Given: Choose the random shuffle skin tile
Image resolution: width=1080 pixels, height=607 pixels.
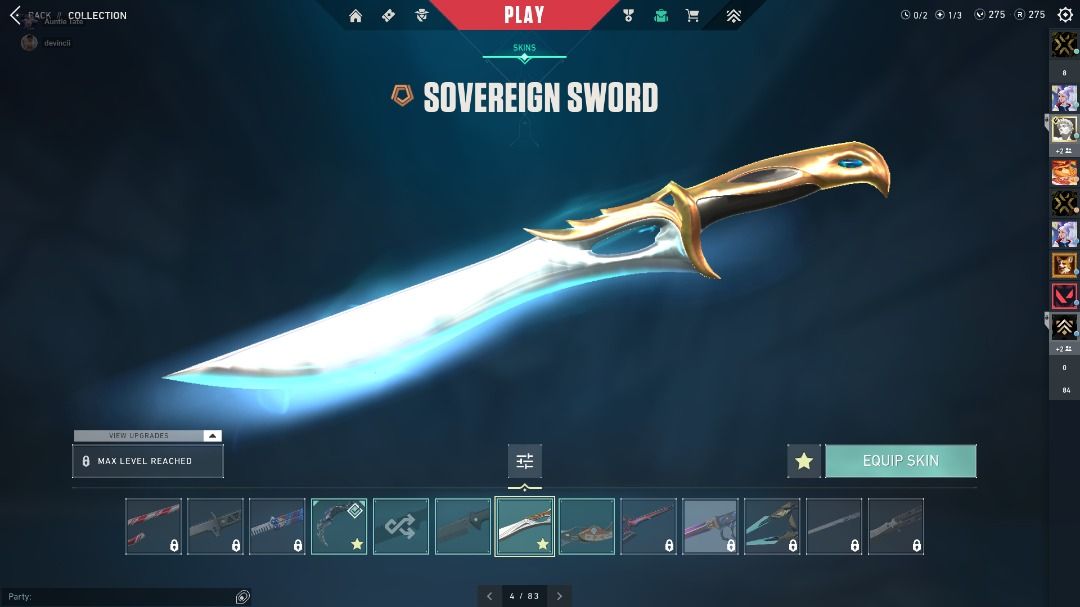Looking at the screenshot, I should click(x=401, y=526).
